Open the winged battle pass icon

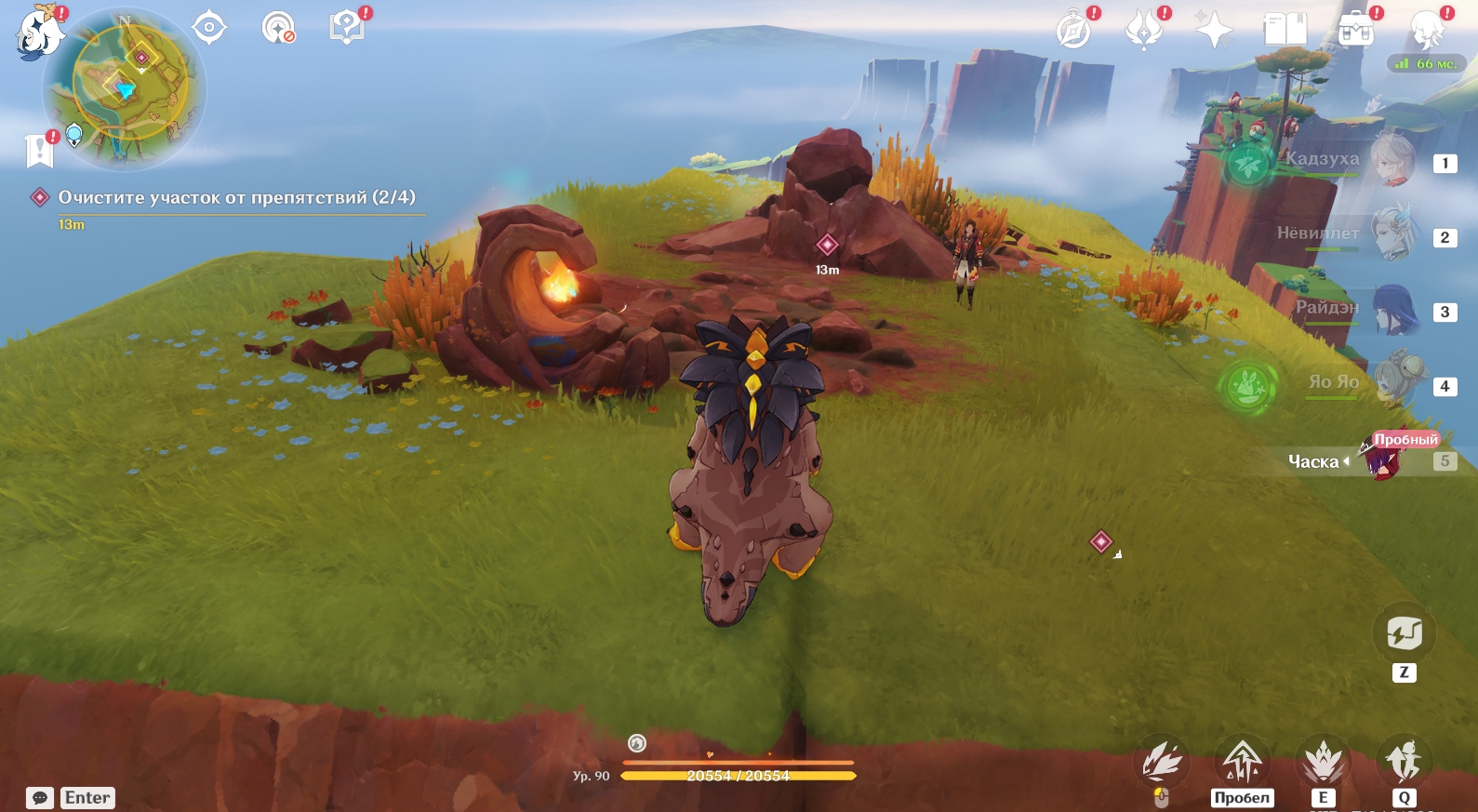1145,30
